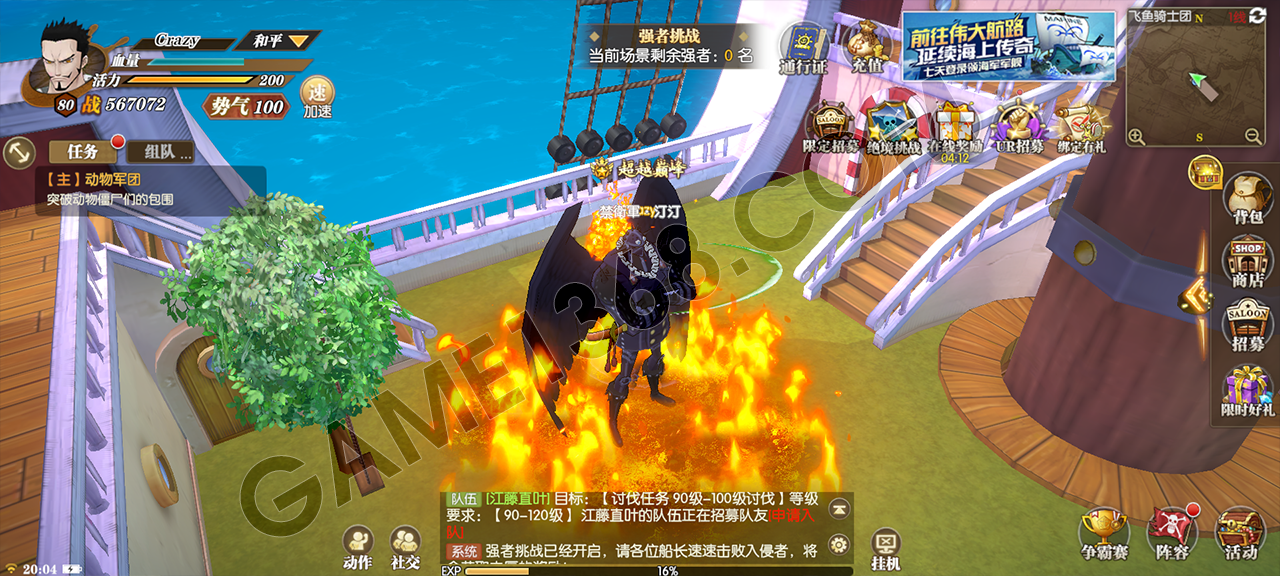Image resolution: width=1280 pixels, height=576 pixels.
Task: Open the 充值 recharge shop
Action: pyautogui.click(x=866, y=46)
